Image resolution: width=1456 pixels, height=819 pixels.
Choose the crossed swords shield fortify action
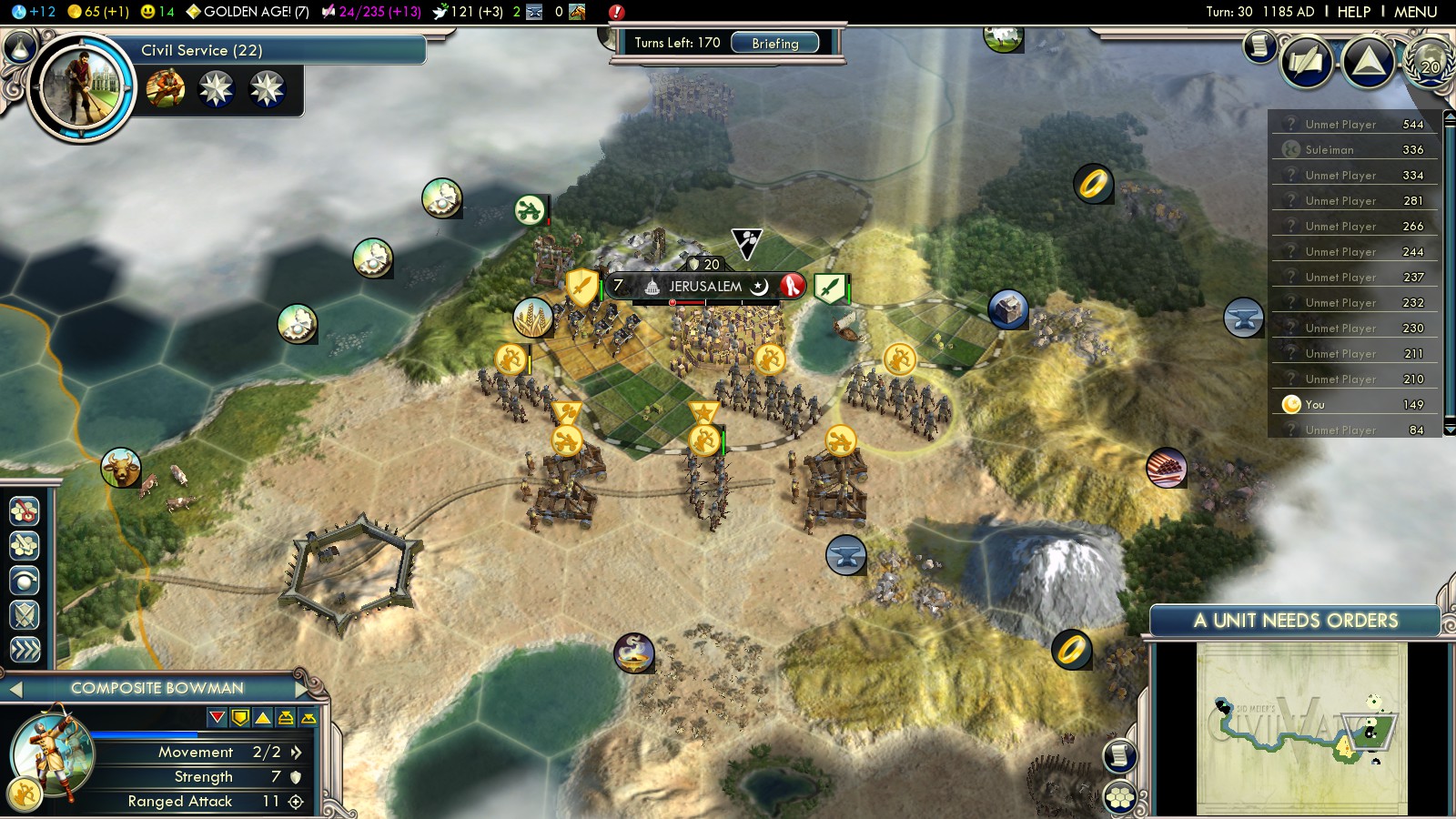(25, 615)
